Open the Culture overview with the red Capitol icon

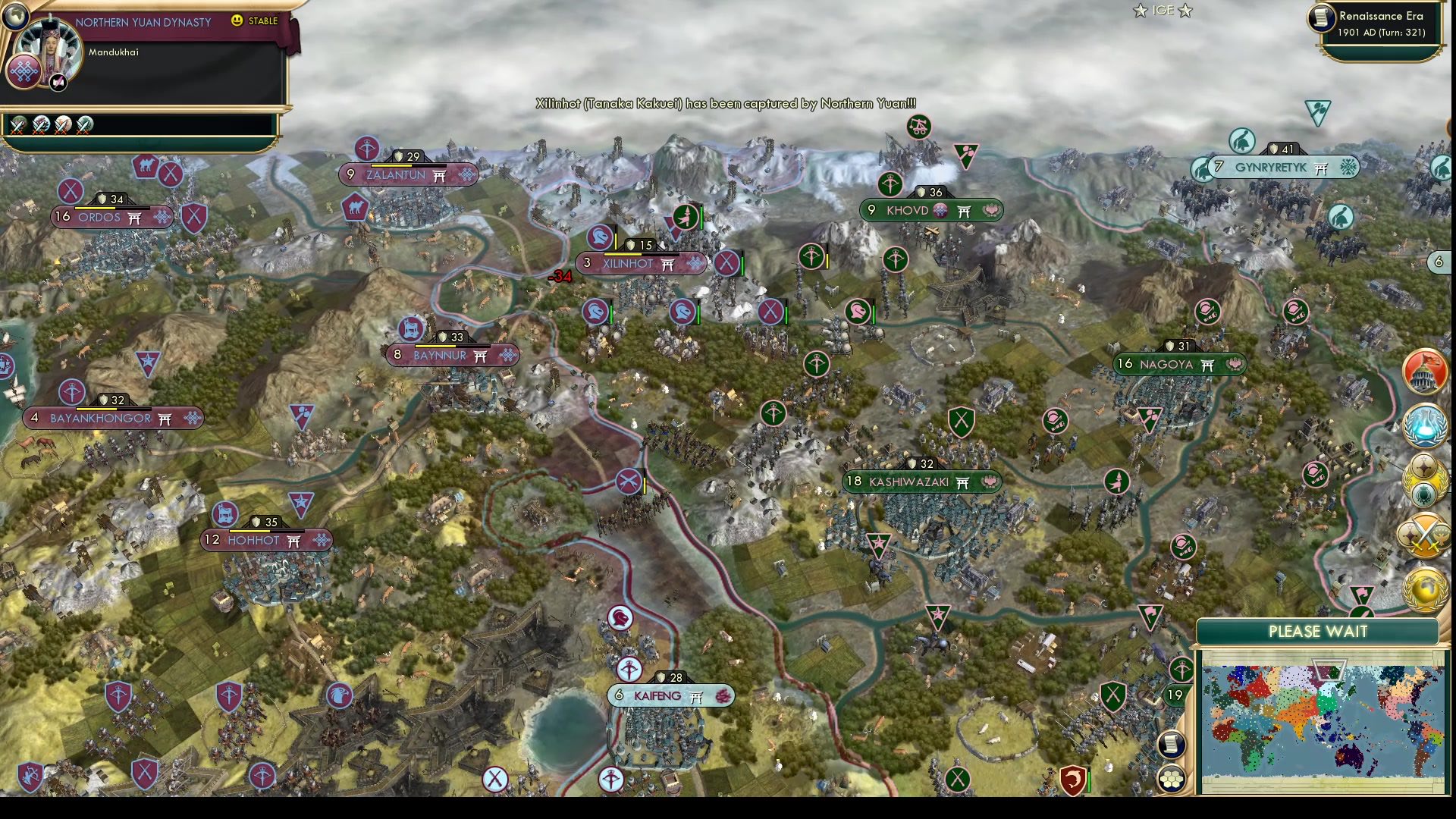(1426, 372)
